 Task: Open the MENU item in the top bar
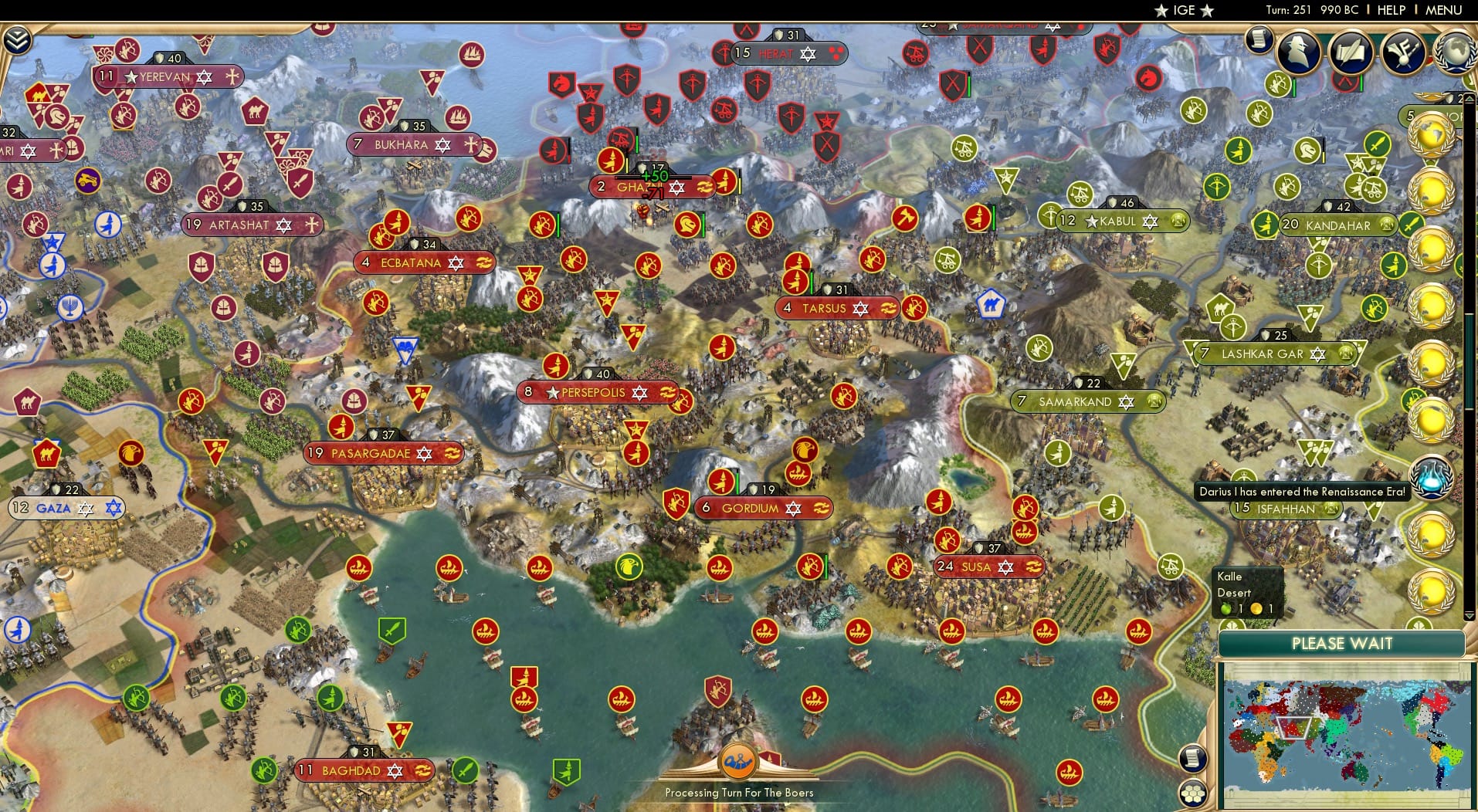click(x=1445, y=10)
